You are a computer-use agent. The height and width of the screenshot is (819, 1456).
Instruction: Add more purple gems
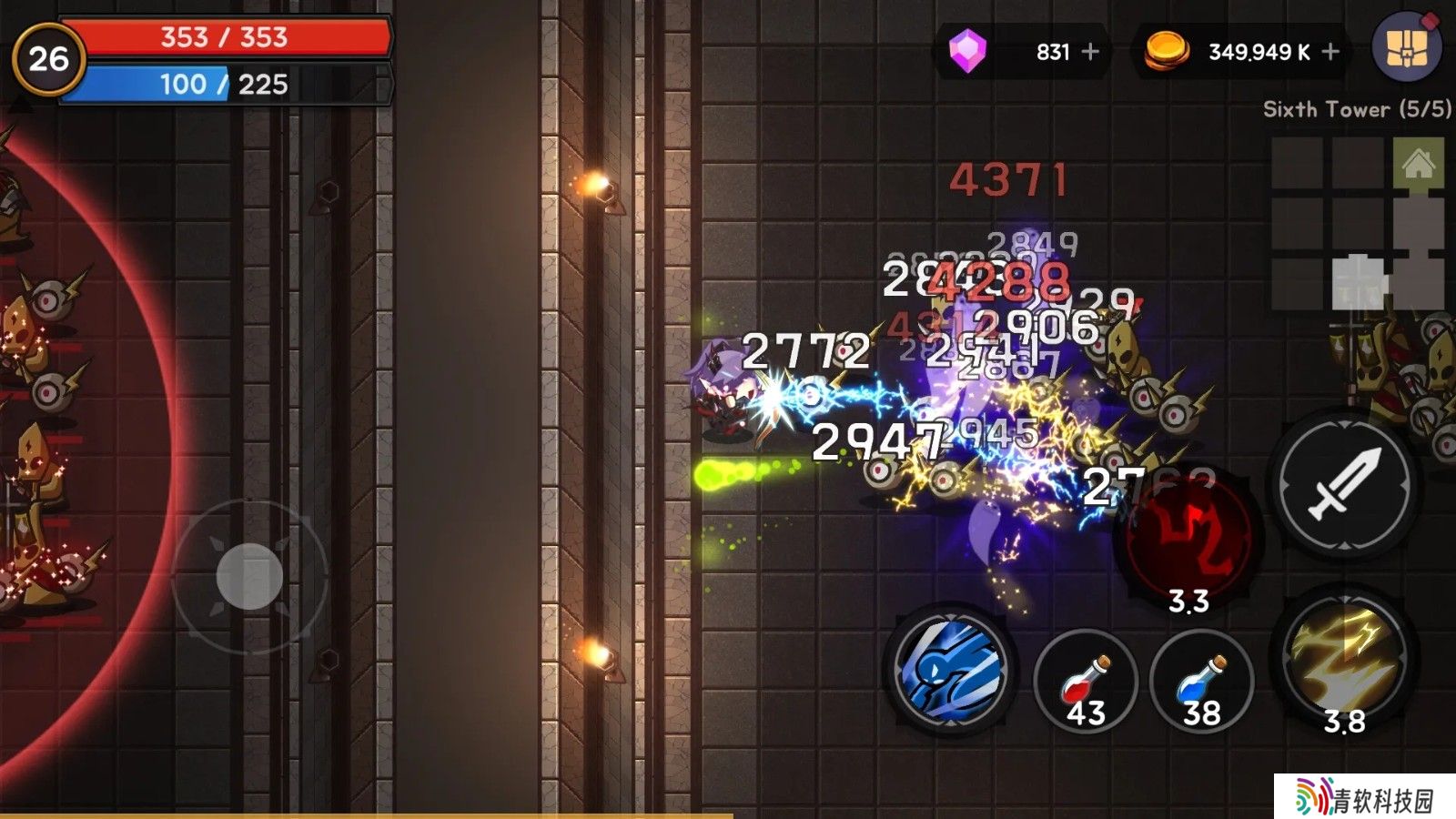[1090, 52]
